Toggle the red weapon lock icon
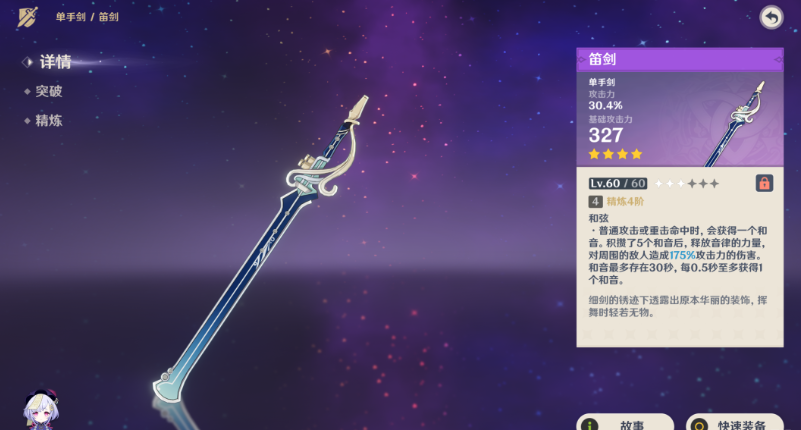This screenshot has height=430, width=801. (763, 183)
